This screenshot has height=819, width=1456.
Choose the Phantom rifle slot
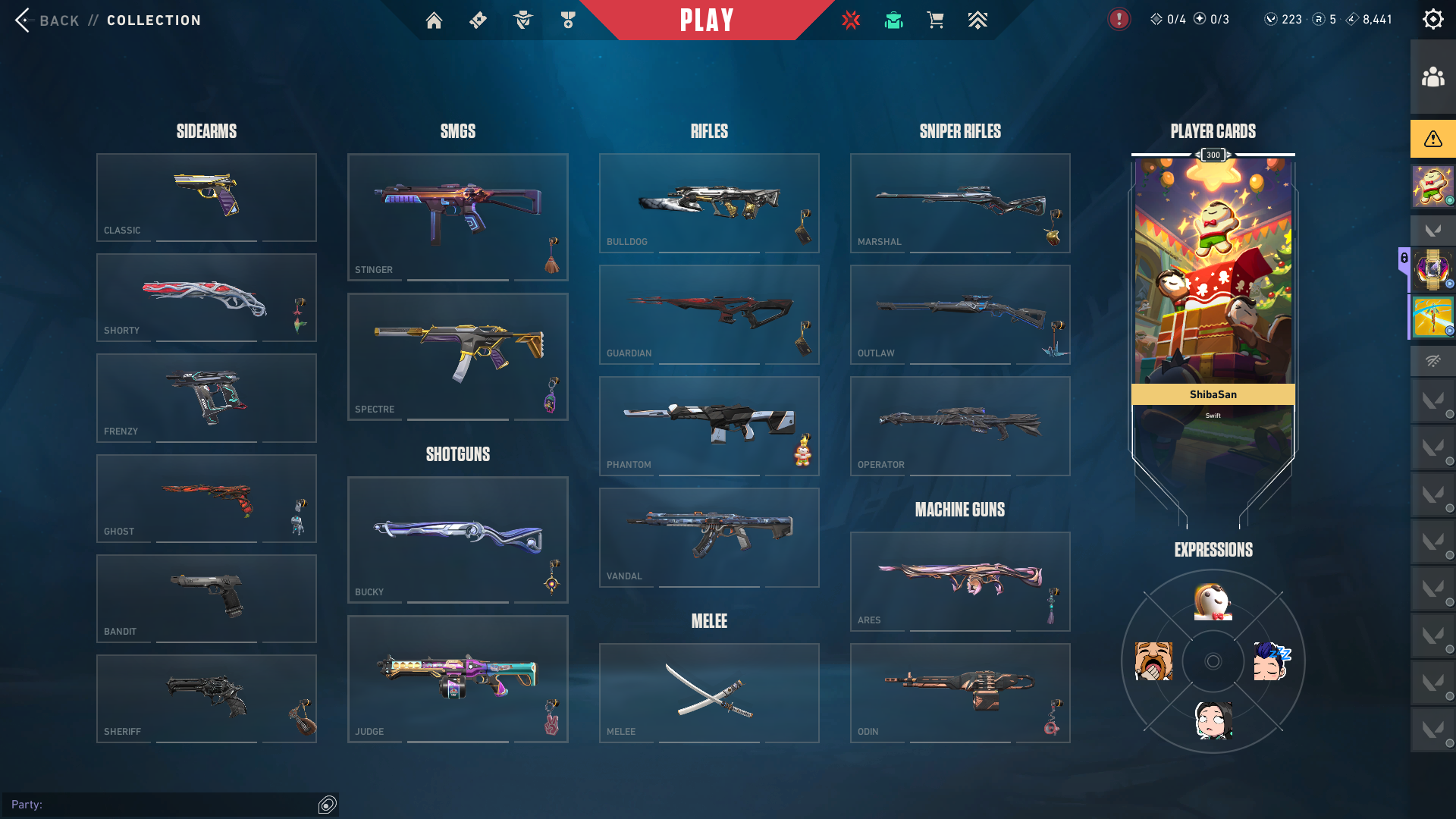point(709,425)
